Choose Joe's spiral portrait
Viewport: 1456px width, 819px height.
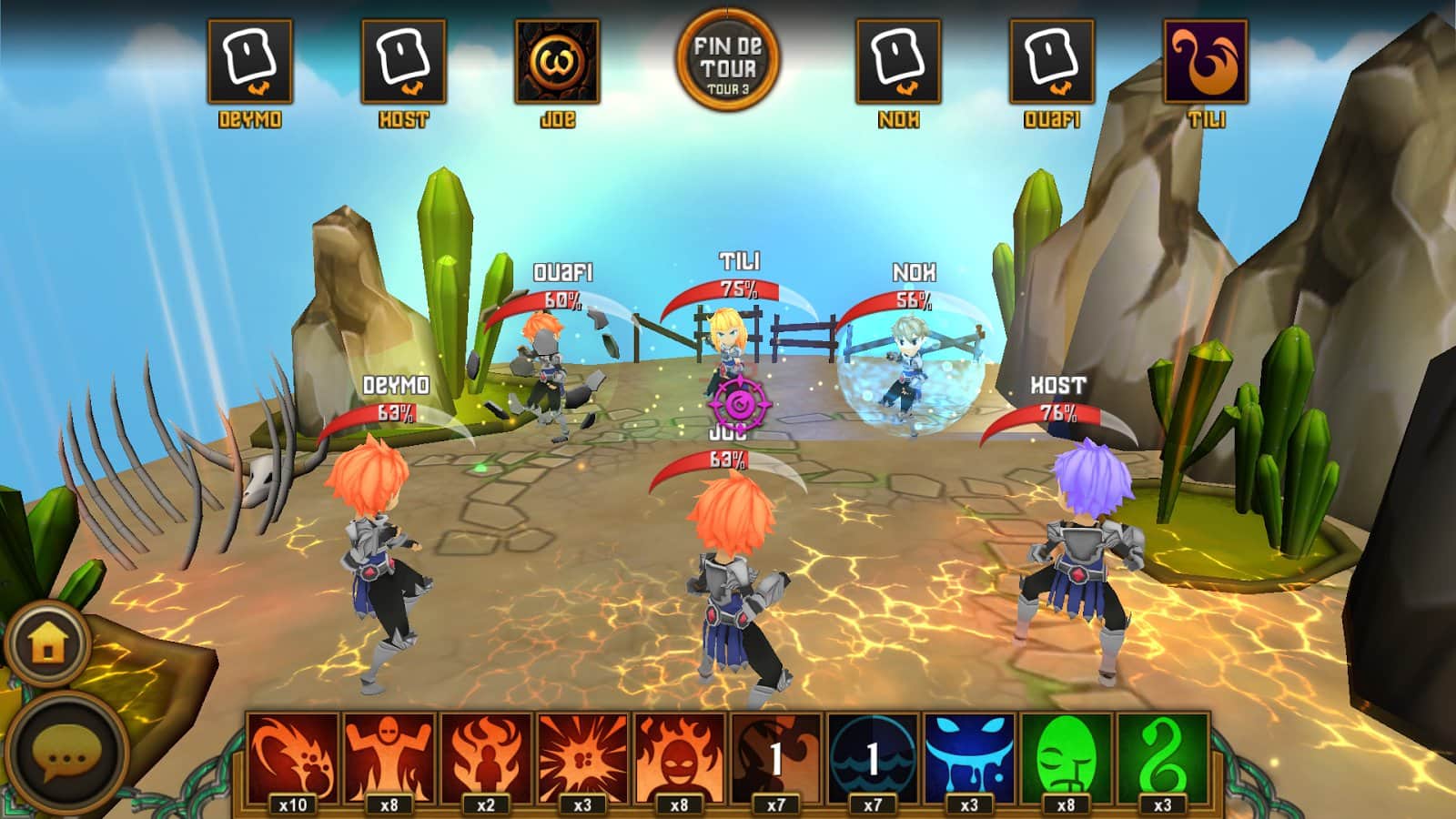[x=557, y=61]
